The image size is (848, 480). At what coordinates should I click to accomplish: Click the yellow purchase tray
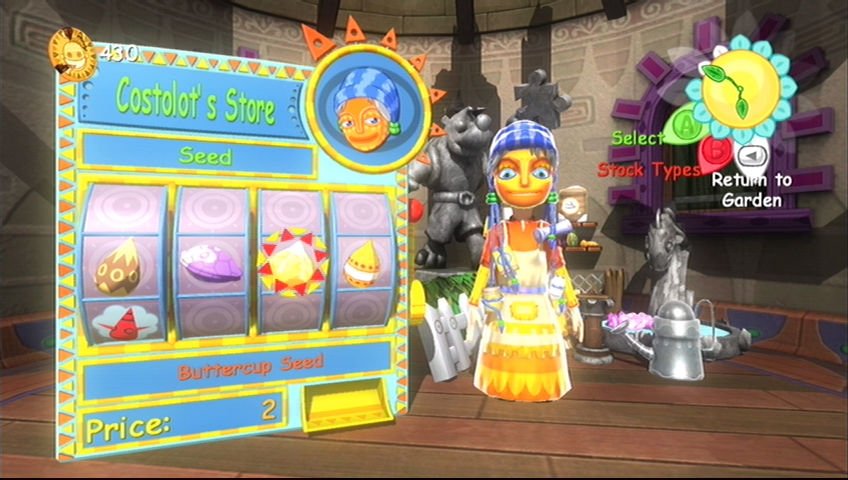click(346, 408)
